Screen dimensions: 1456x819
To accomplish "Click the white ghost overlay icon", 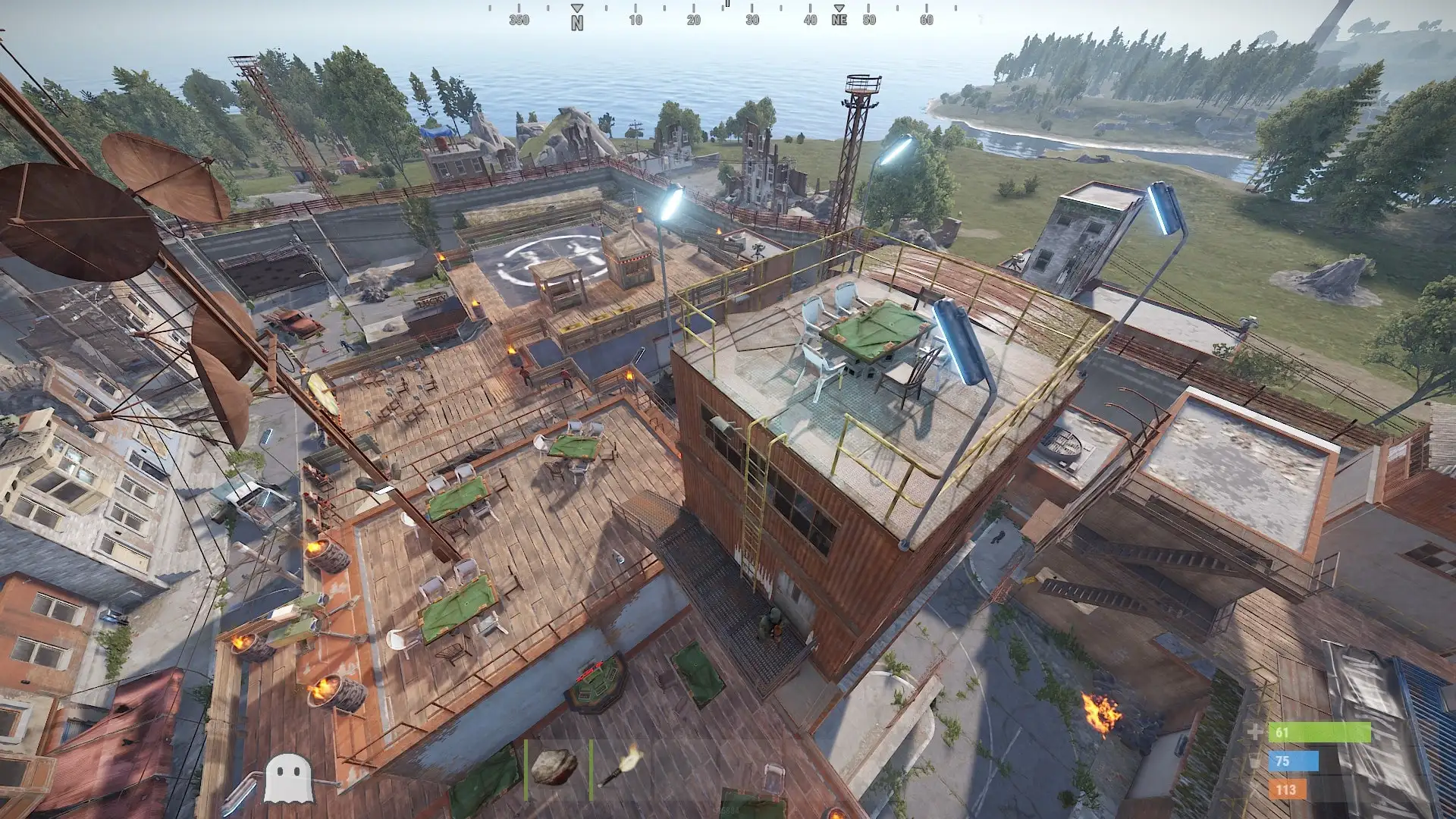I will [x=288, y=778].
